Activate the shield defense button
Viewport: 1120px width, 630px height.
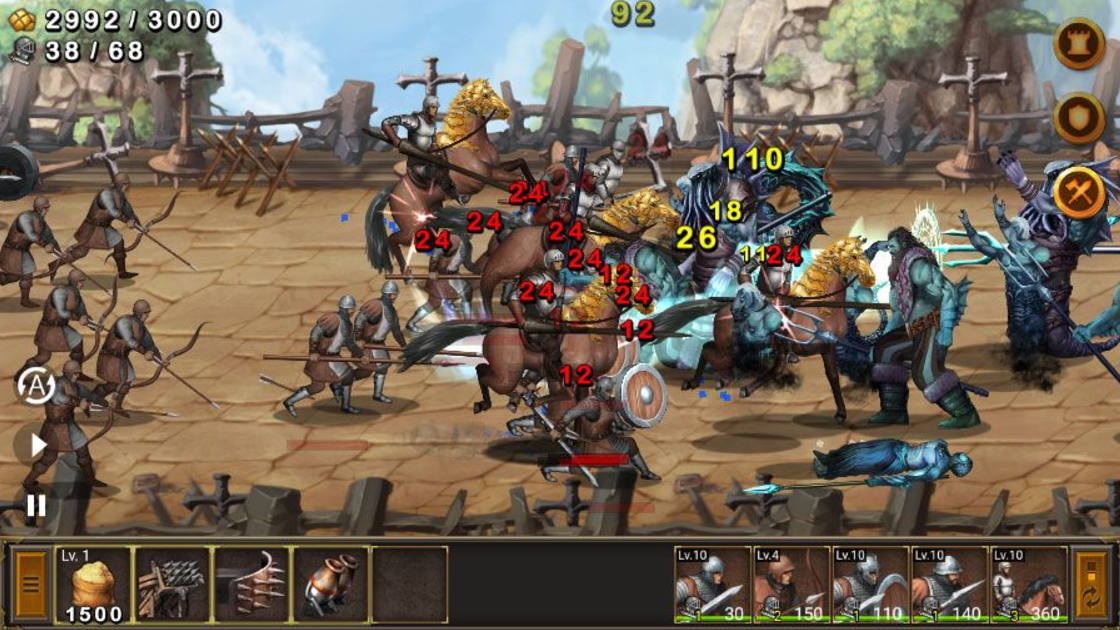1080,118
